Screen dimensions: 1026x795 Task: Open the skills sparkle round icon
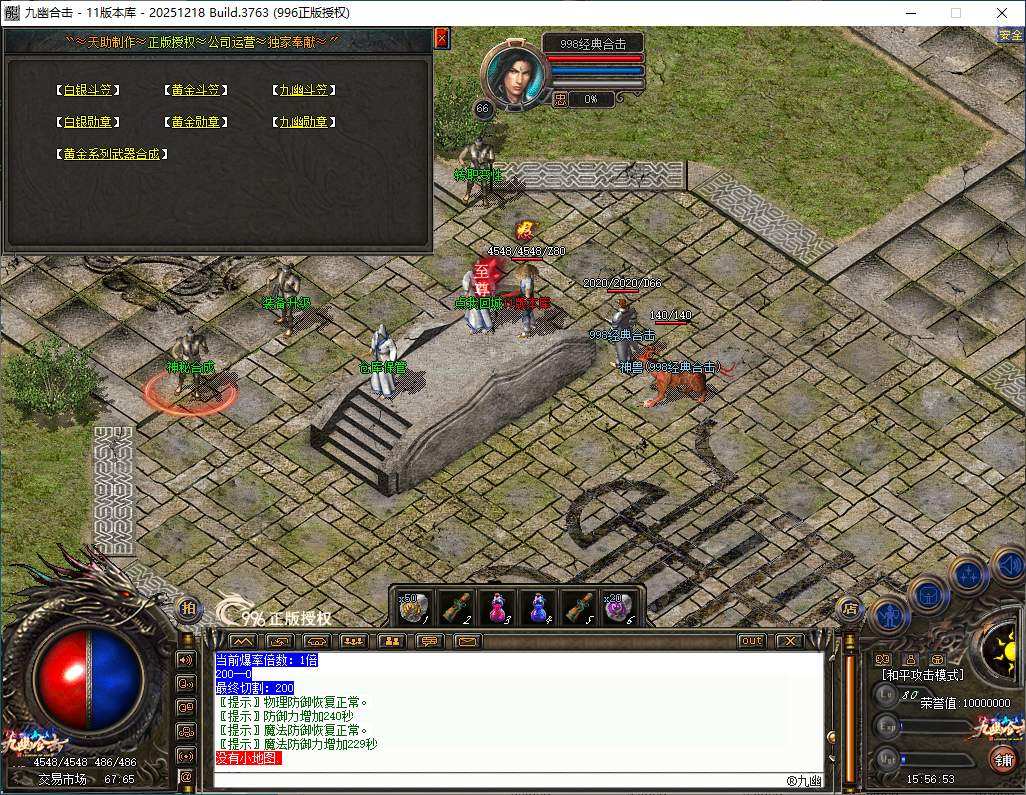pos(968,575)
